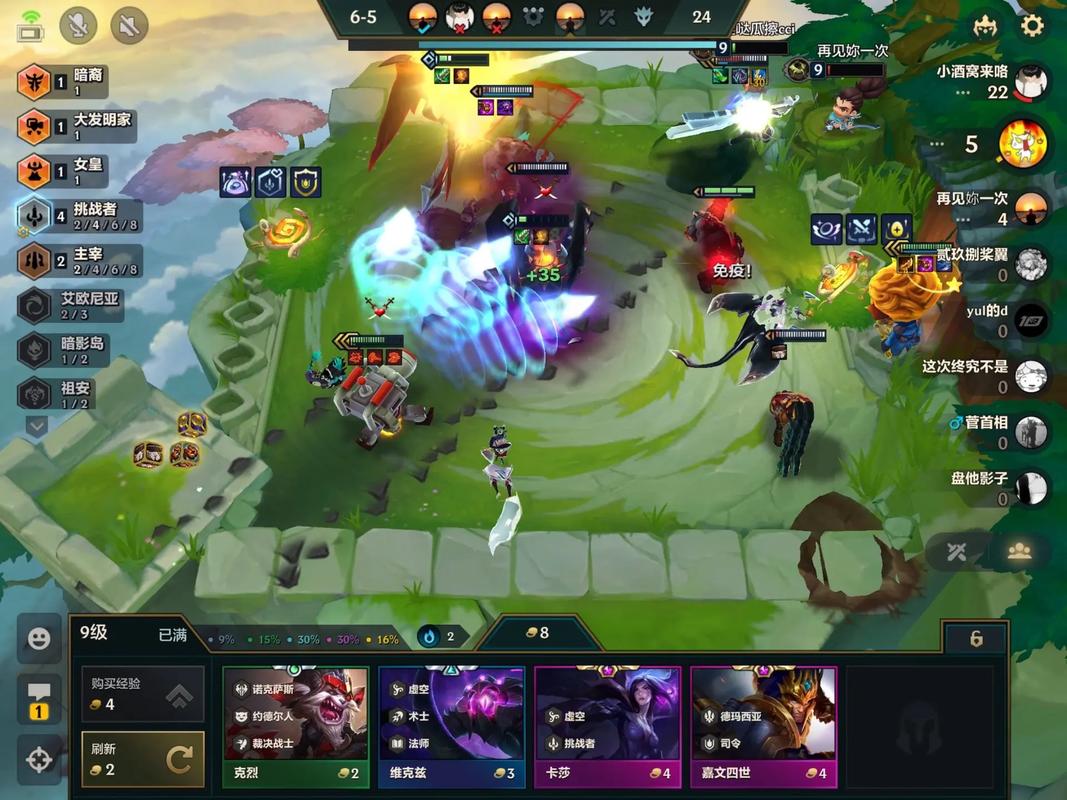Buy experience for 4 gold
1067x800 pixels.
[142, 693]
